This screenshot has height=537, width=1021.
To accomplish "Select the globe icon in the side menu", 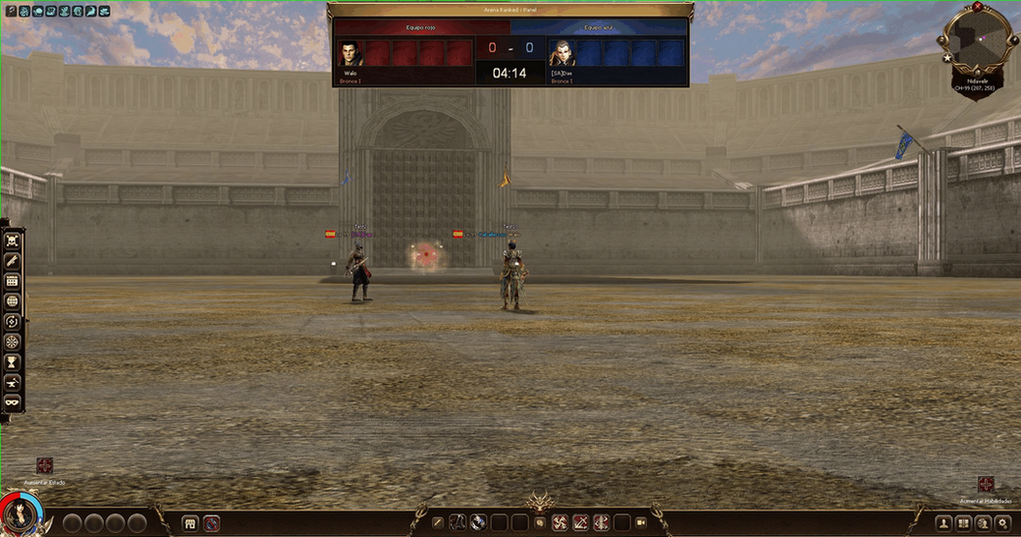I will coord(13,300).
